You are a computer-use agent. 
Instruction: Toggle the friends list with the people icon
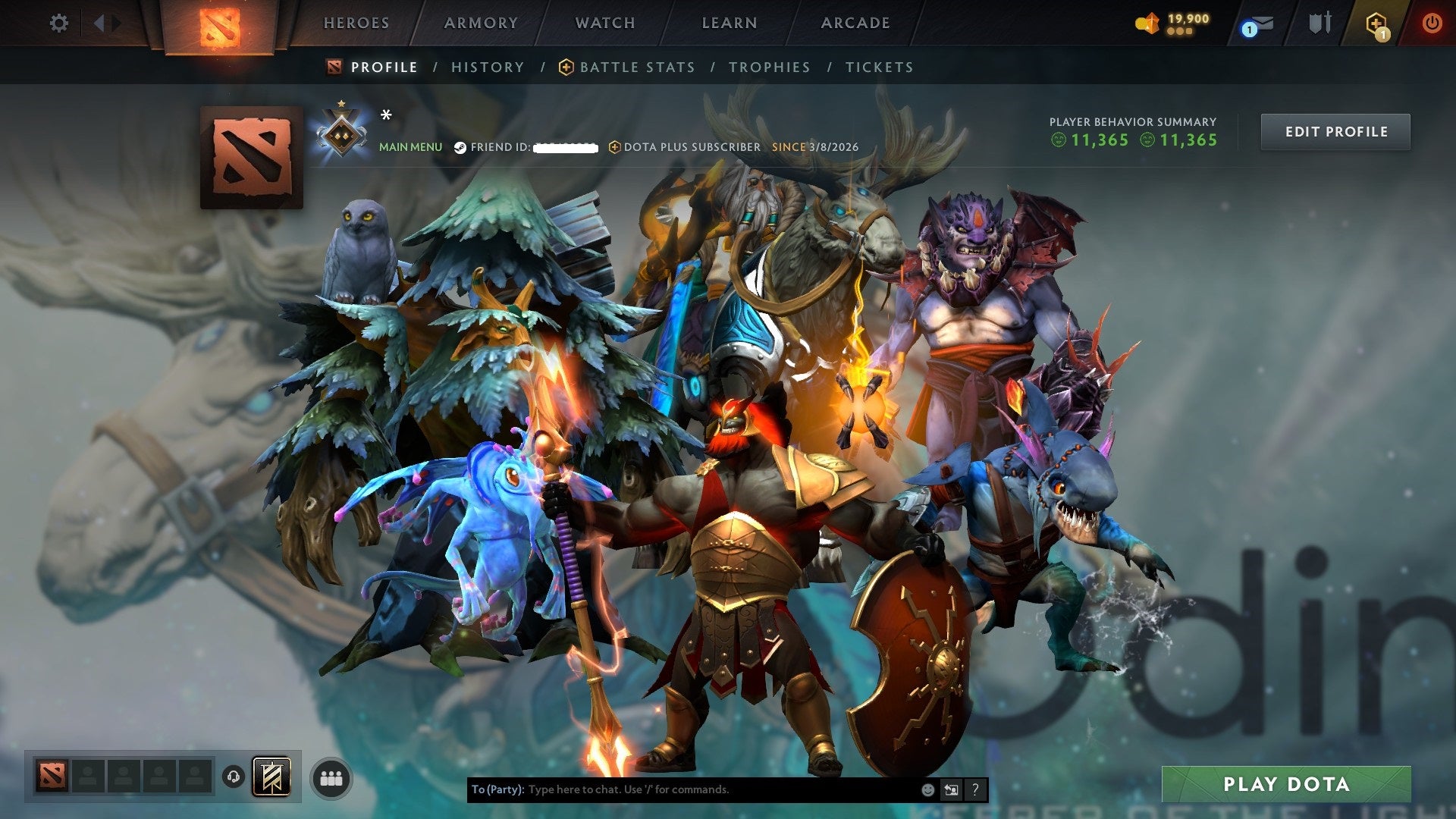(331, 779)
